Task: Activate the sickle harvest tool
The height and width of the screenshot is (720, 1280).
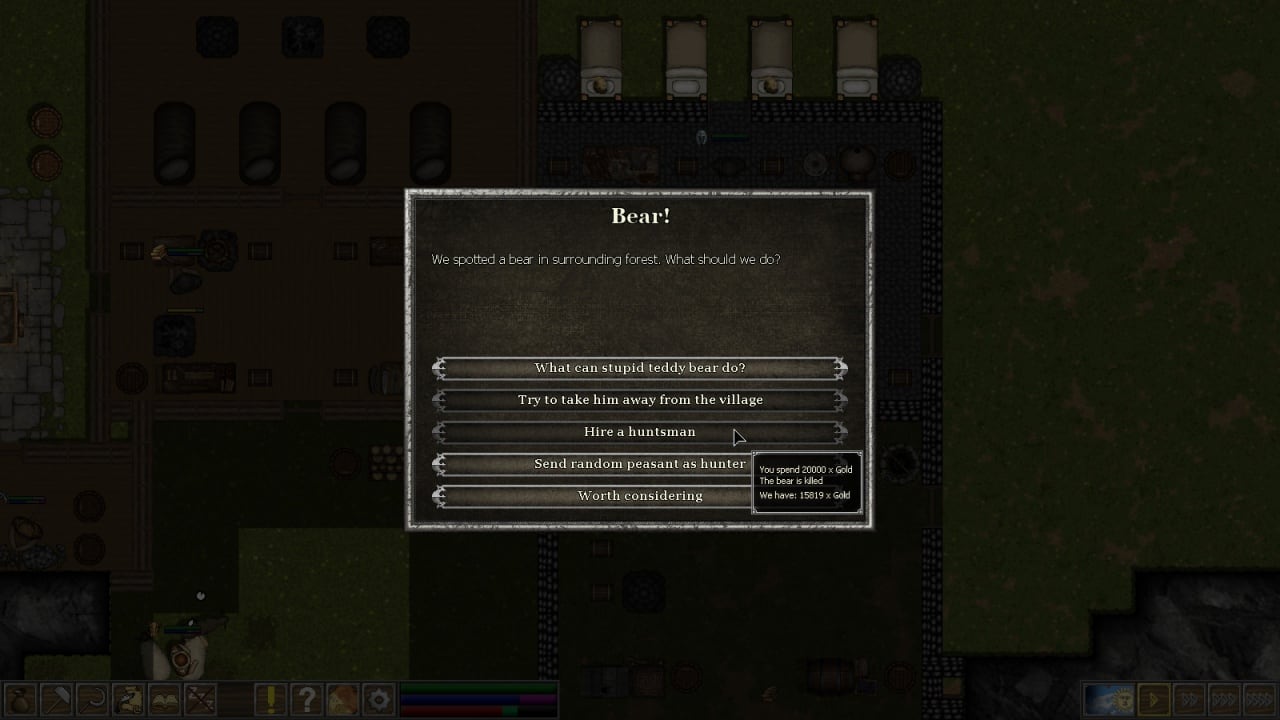Action: 91,699
